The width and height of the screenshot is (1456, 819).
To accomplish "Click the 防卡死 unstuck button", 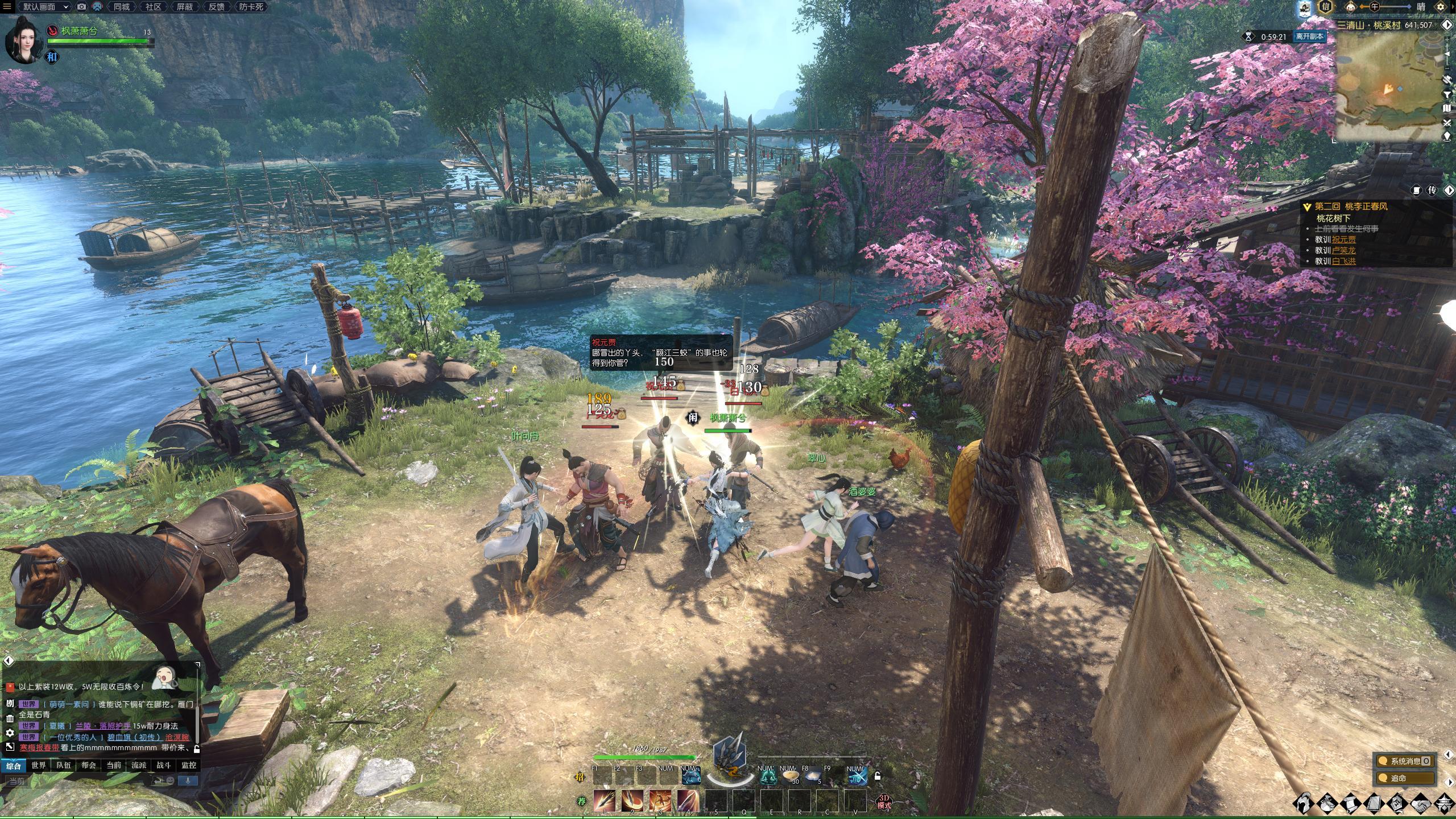I will (x=251, y=7).
